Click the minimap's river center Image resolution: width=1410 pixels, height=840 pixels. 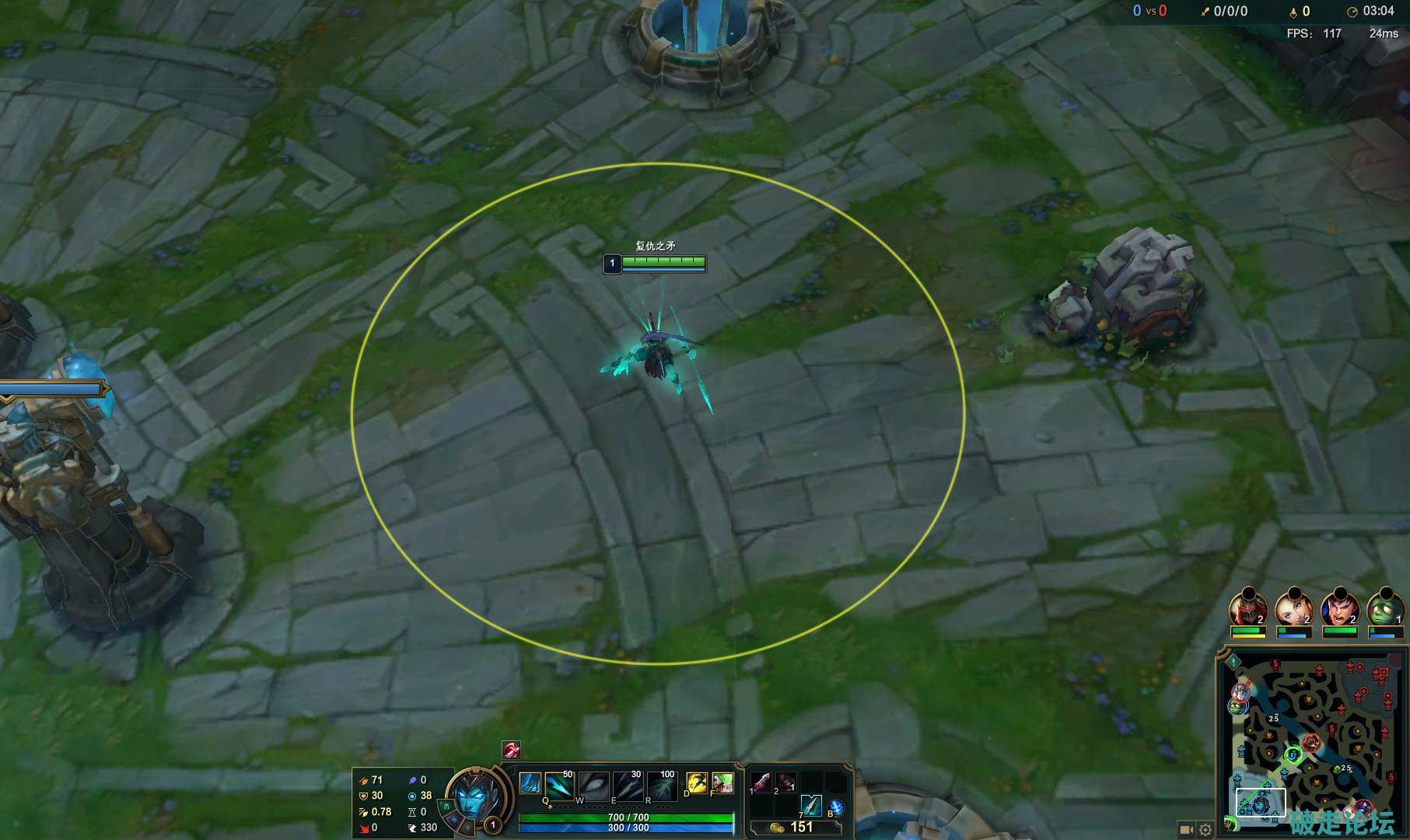(x=1311, y=744)
